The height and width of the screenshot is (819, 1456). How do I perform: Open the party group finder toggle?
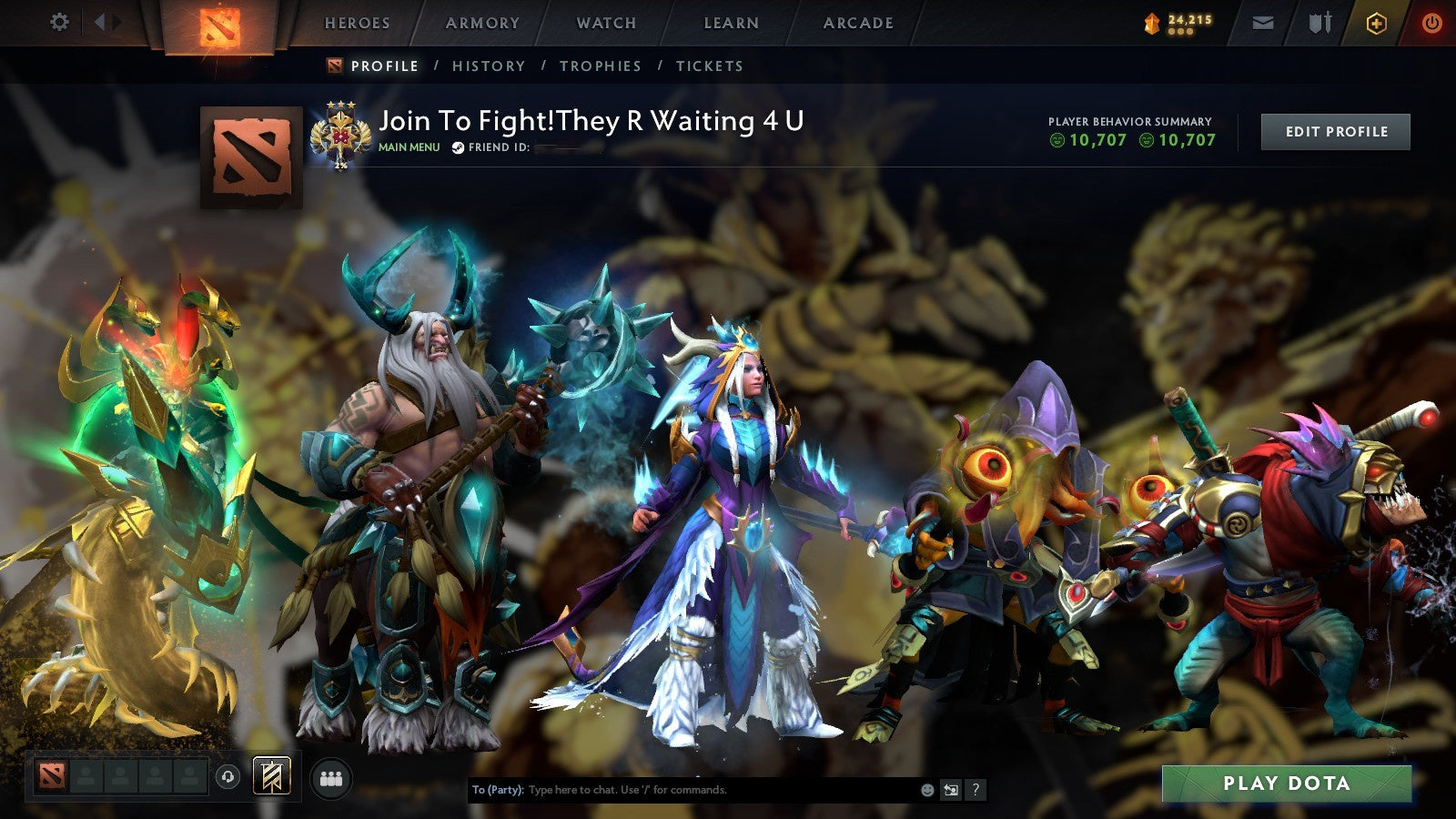(332, 777)
